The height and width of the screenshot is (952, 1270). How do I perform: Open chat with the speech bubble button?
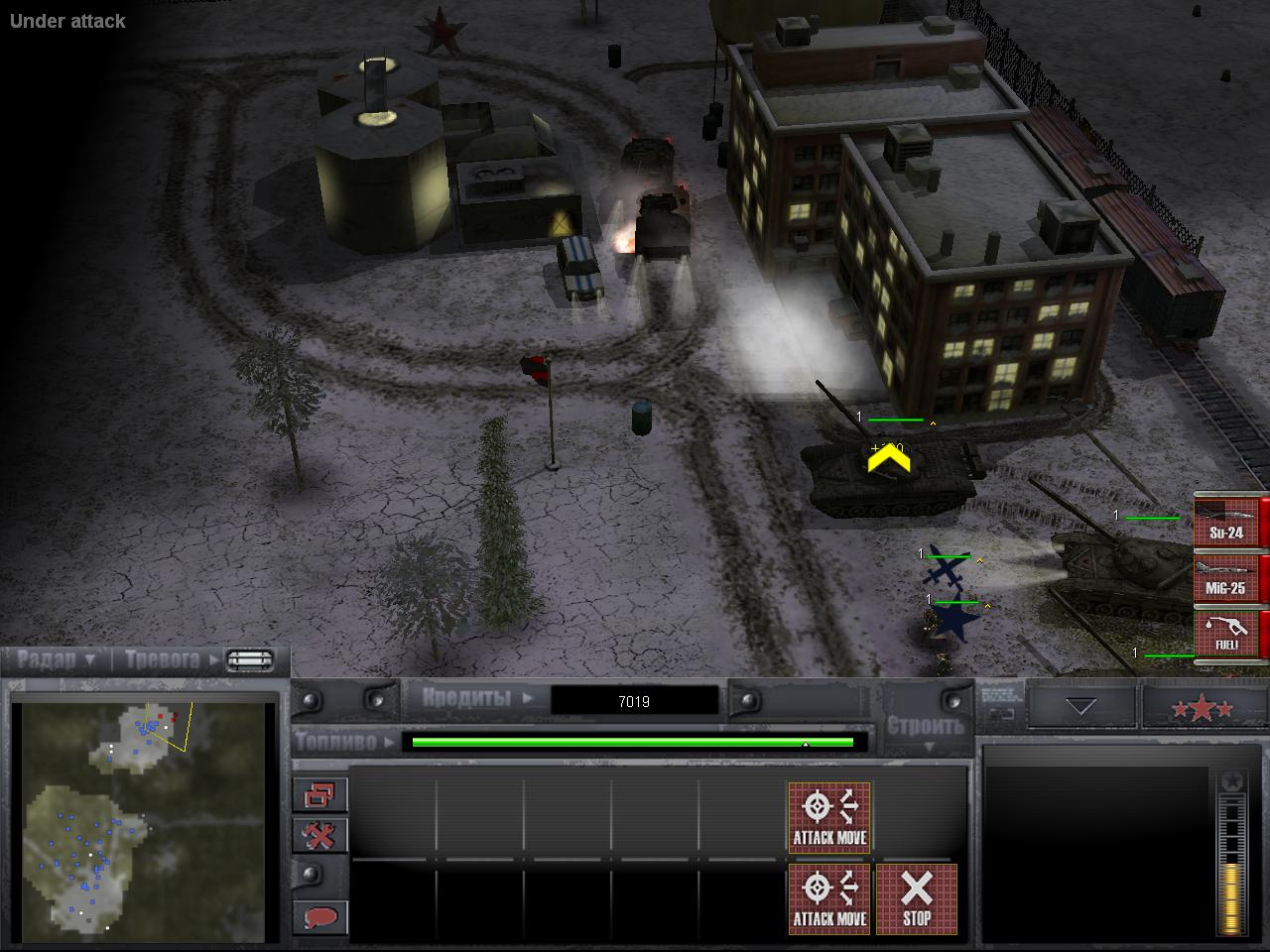(x=319, y=917)
